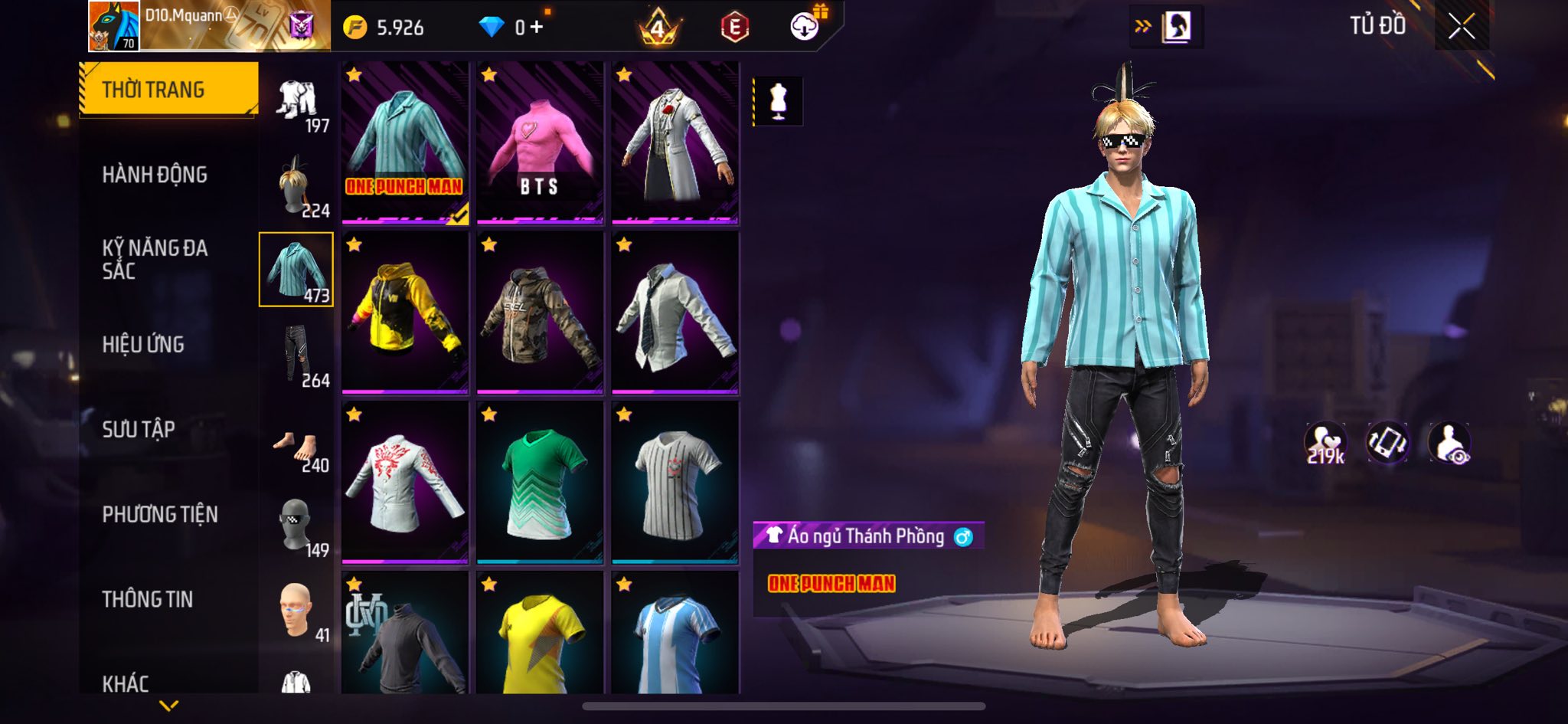The height and width of the screenshot is (724, 1568).
Task: Choose the yellow and black hoodie
Action: [405, 313]
